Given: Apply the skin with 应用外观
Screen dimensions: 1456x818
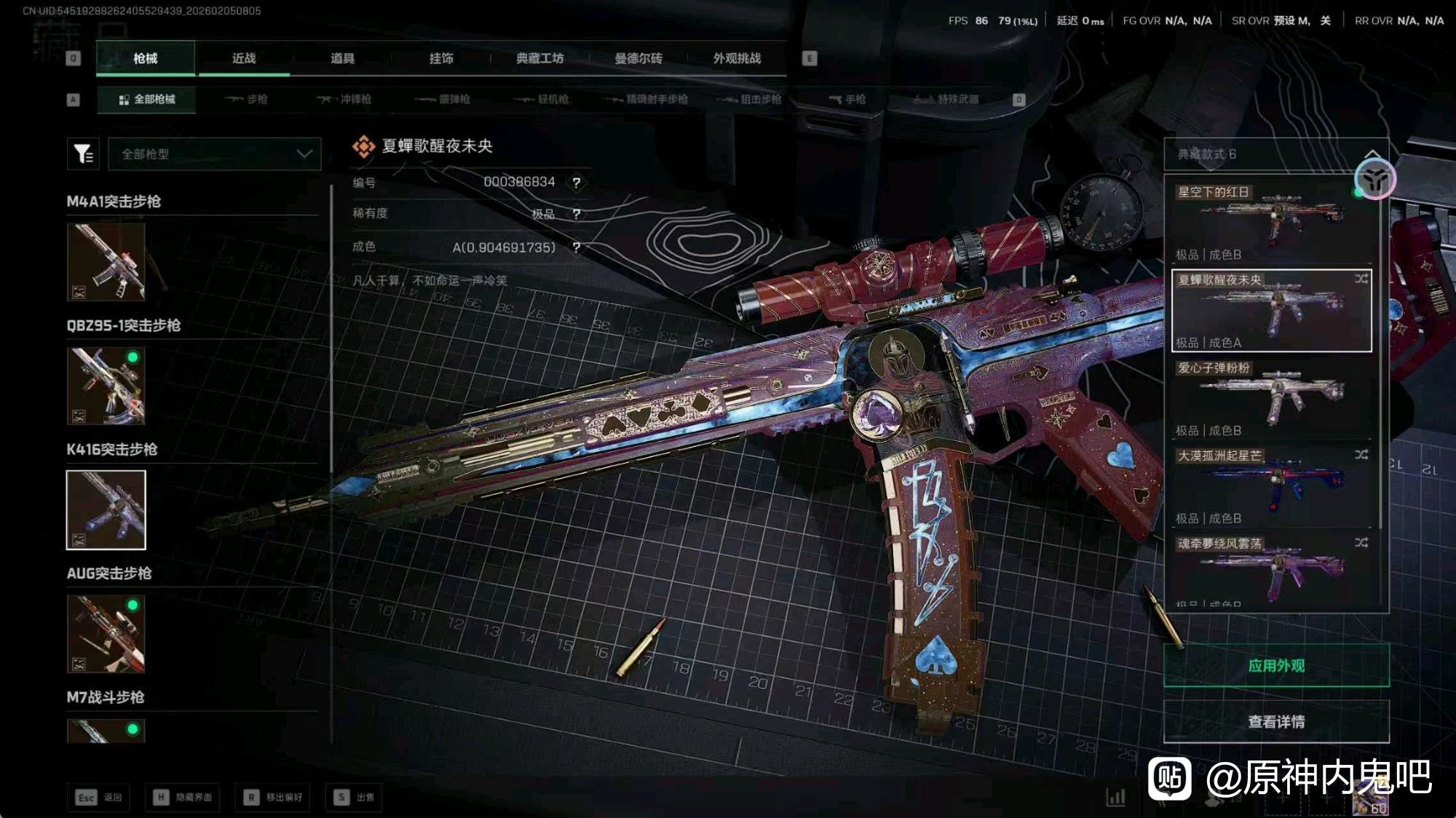Looking at the screenshot, I should point(1276,665).
